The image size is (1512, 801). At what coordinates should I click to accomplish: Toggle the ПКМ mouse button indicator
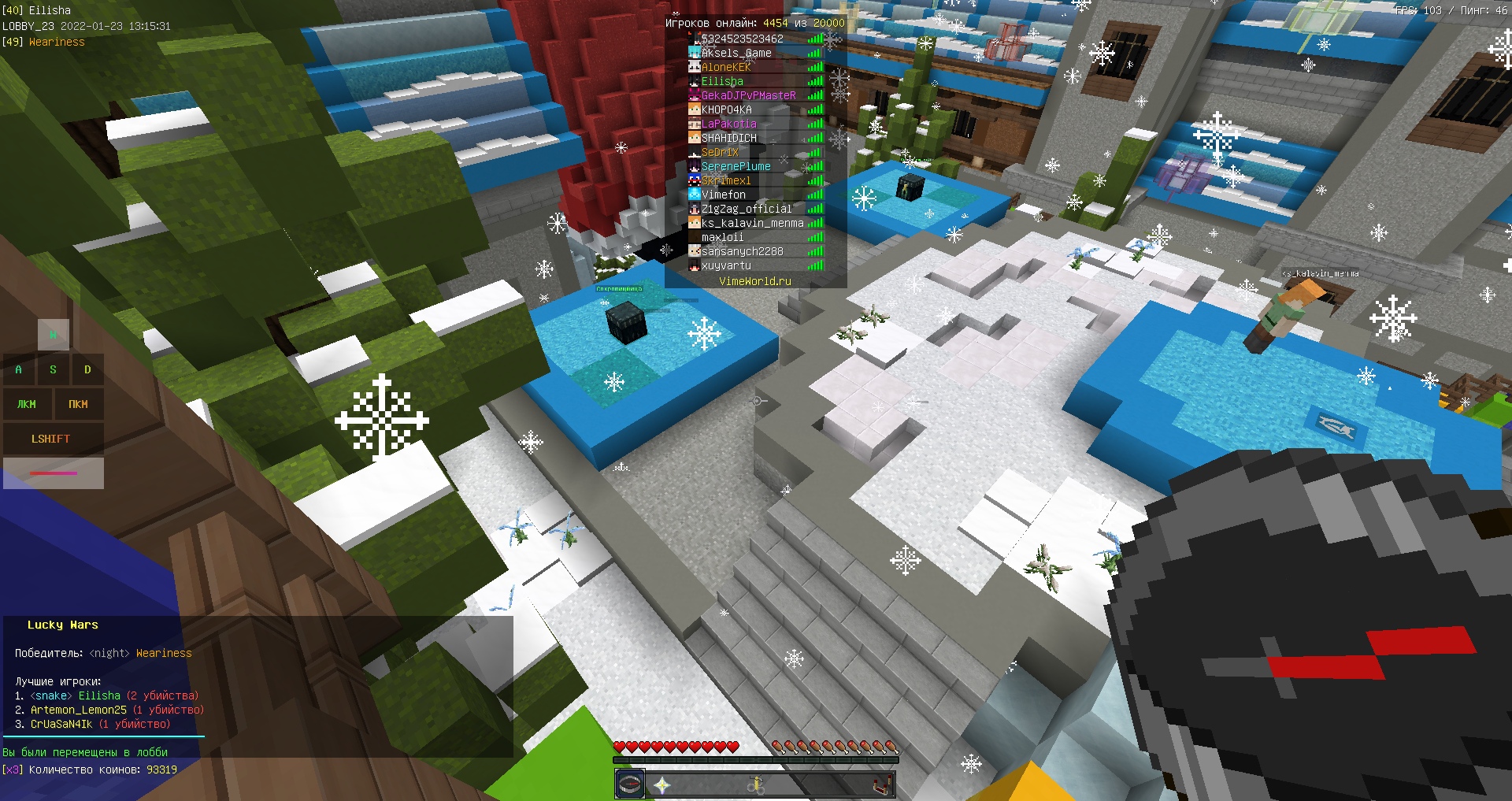pos(78,404)
